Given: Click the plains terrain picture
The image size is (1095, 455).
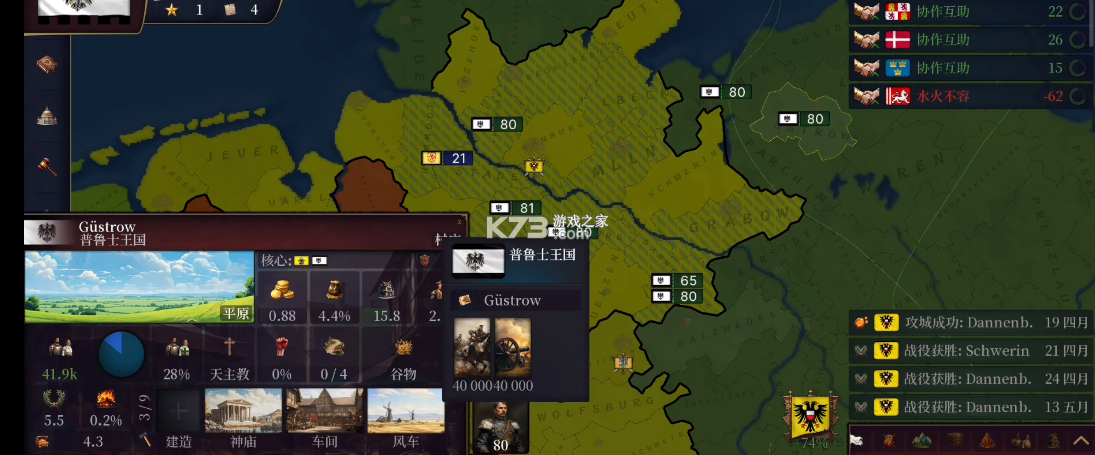Looking at the screenshot, I should point(138,286).
